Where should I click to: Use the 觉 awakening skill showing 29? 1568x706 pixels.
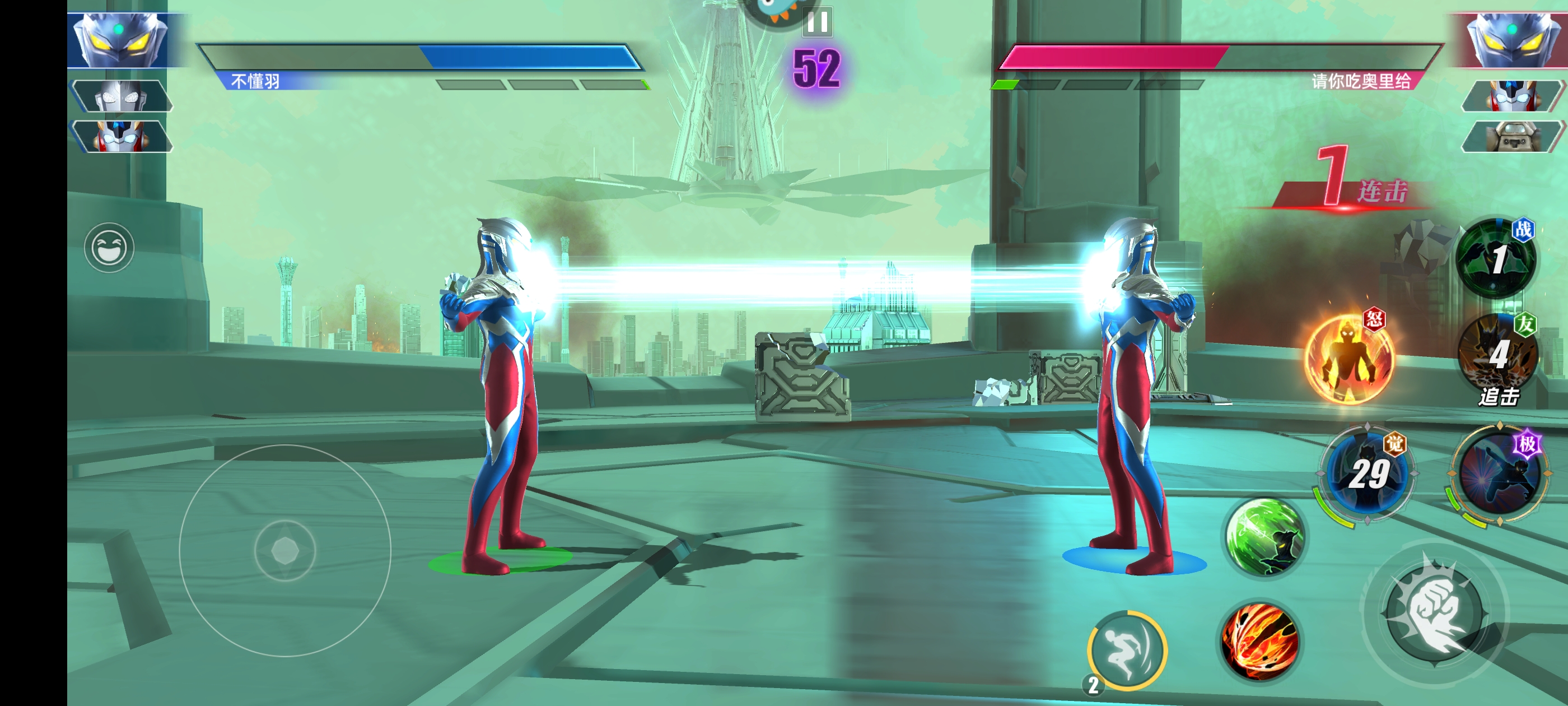pyautogui.click(x=1368, y=473)
